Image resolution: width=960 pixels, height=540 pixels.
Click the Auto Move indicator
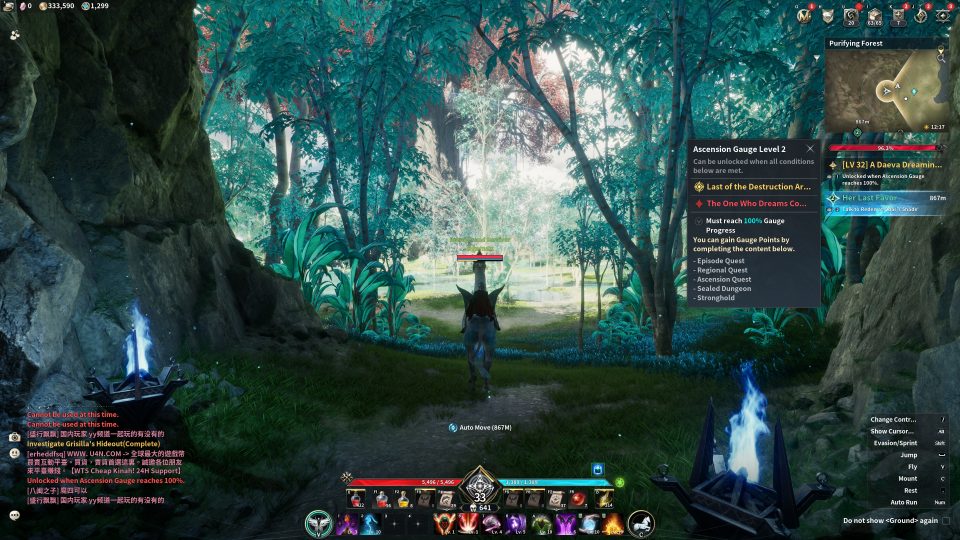pyautogui.click(x=480, y=427)
